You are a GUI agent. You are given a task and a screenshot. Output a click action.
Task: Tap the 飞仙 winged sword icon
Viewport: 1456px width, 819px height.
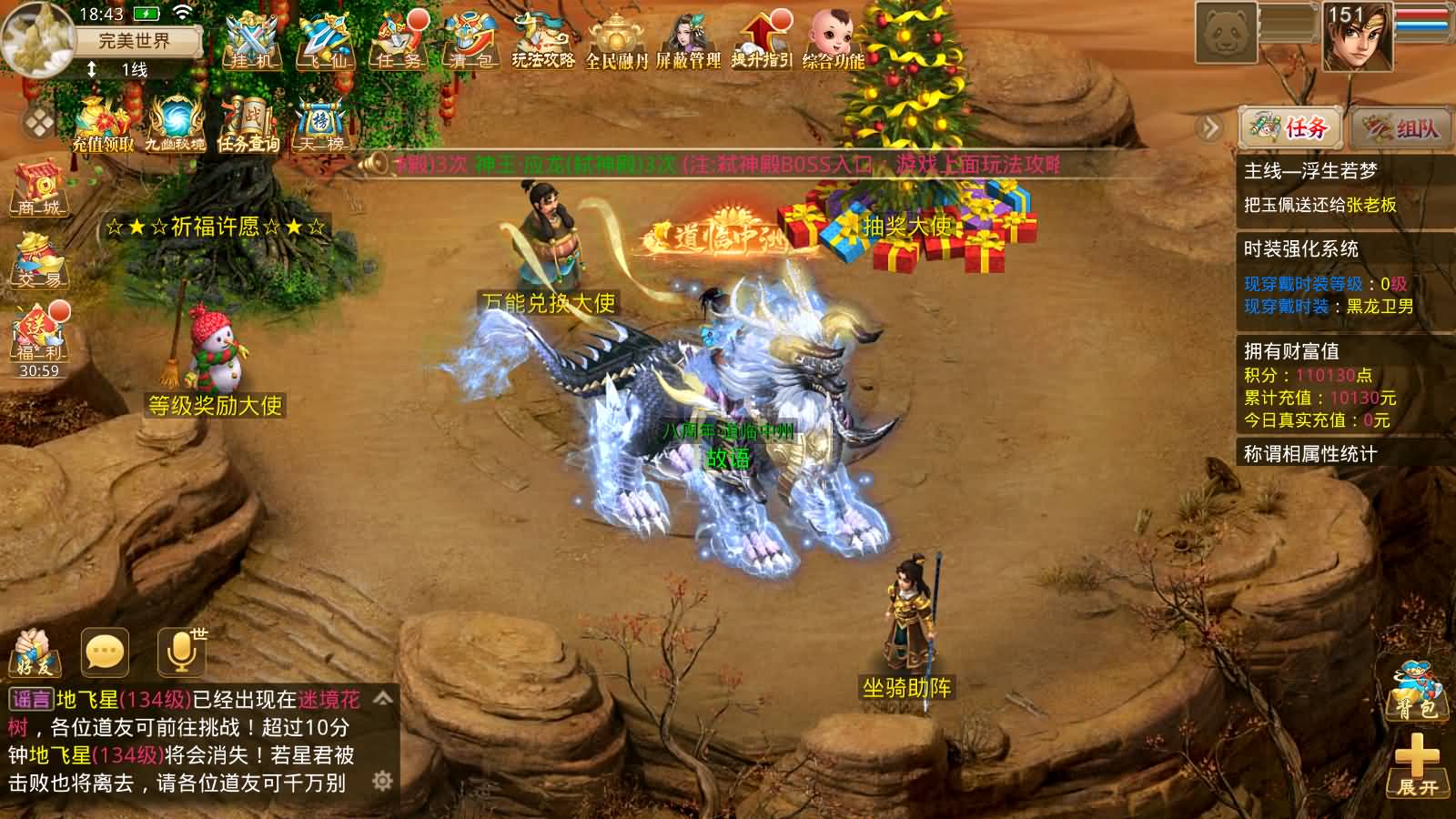pyautogui.click(x=325, y=42)
